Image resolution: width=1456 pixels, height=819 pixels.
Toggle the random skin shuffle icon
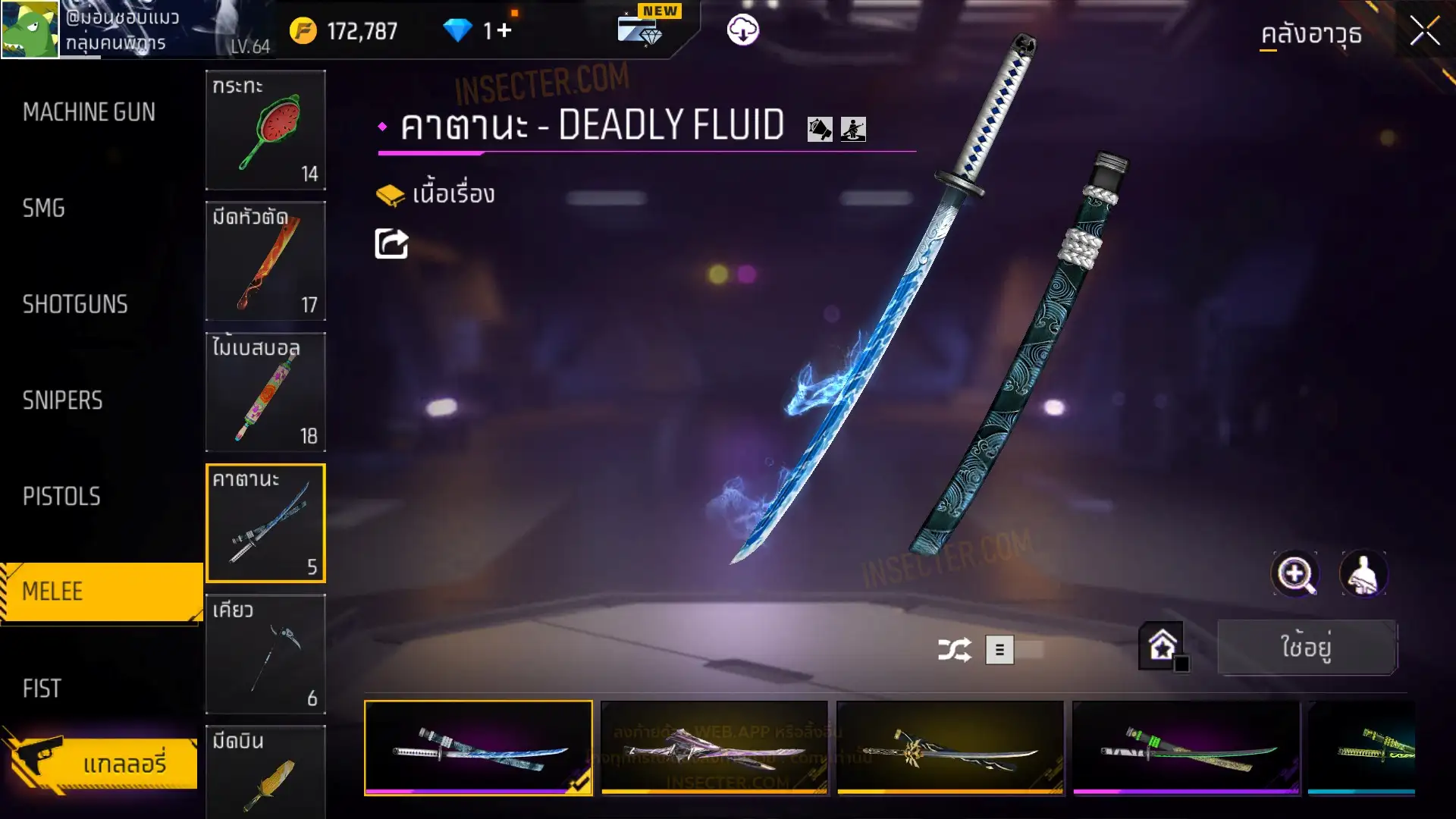coord(954,650)
